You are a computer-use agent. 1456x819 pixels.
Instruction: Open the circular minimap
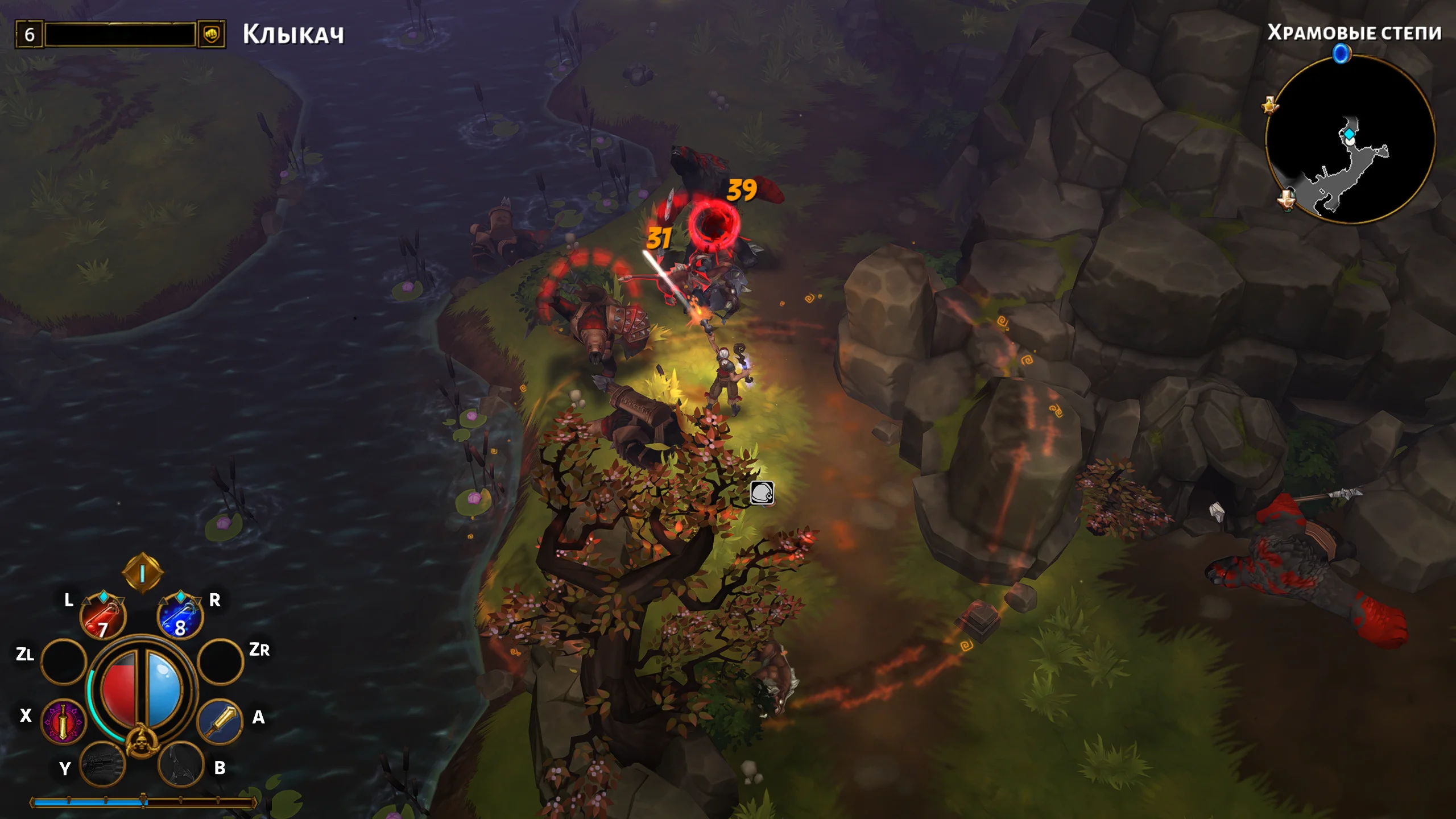pyautogui.click(x=1350, y=139)
